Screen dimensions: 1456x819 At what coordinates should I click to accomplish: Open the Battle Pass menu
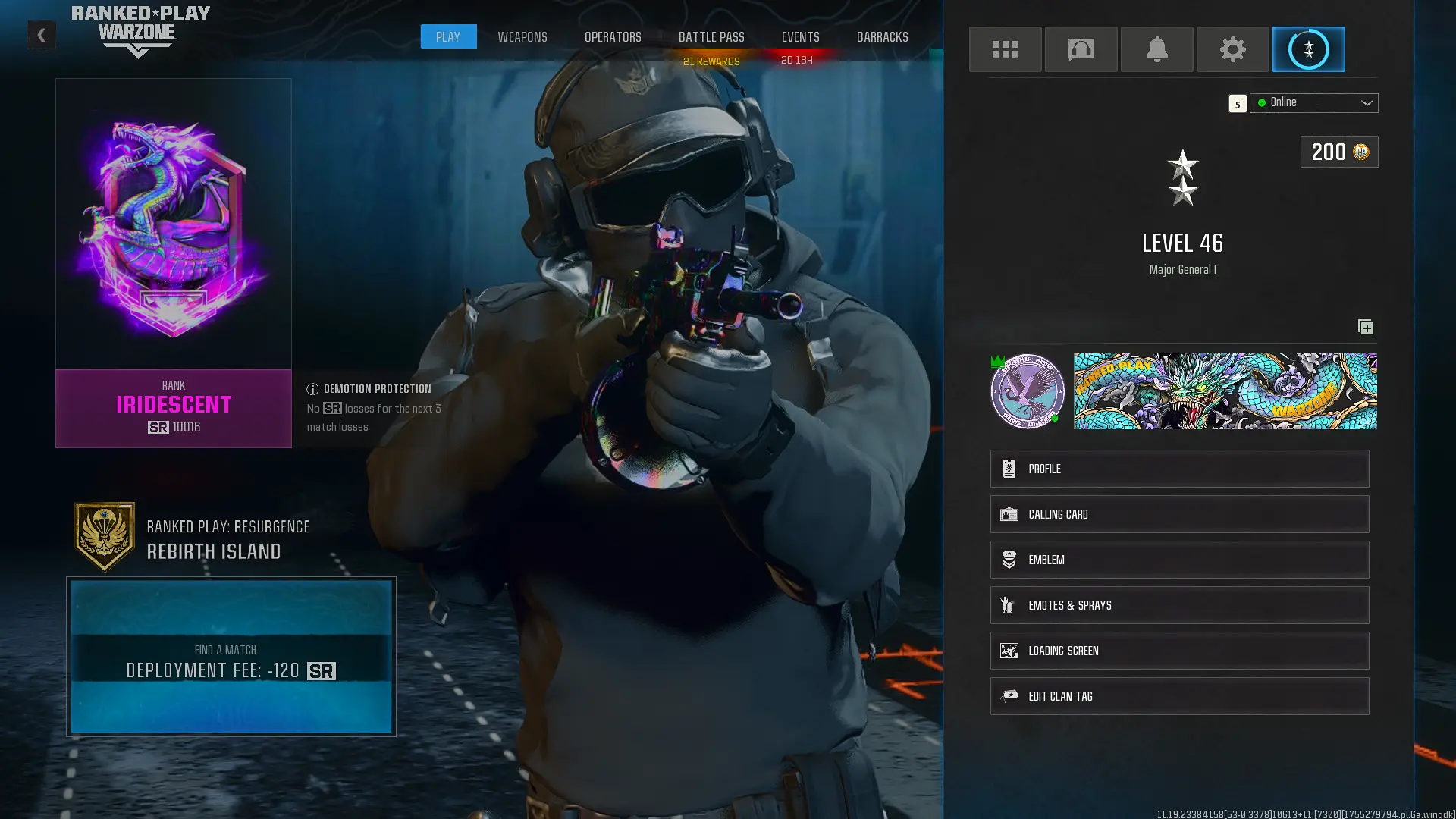pyautogui.click(x=711, y=36)
